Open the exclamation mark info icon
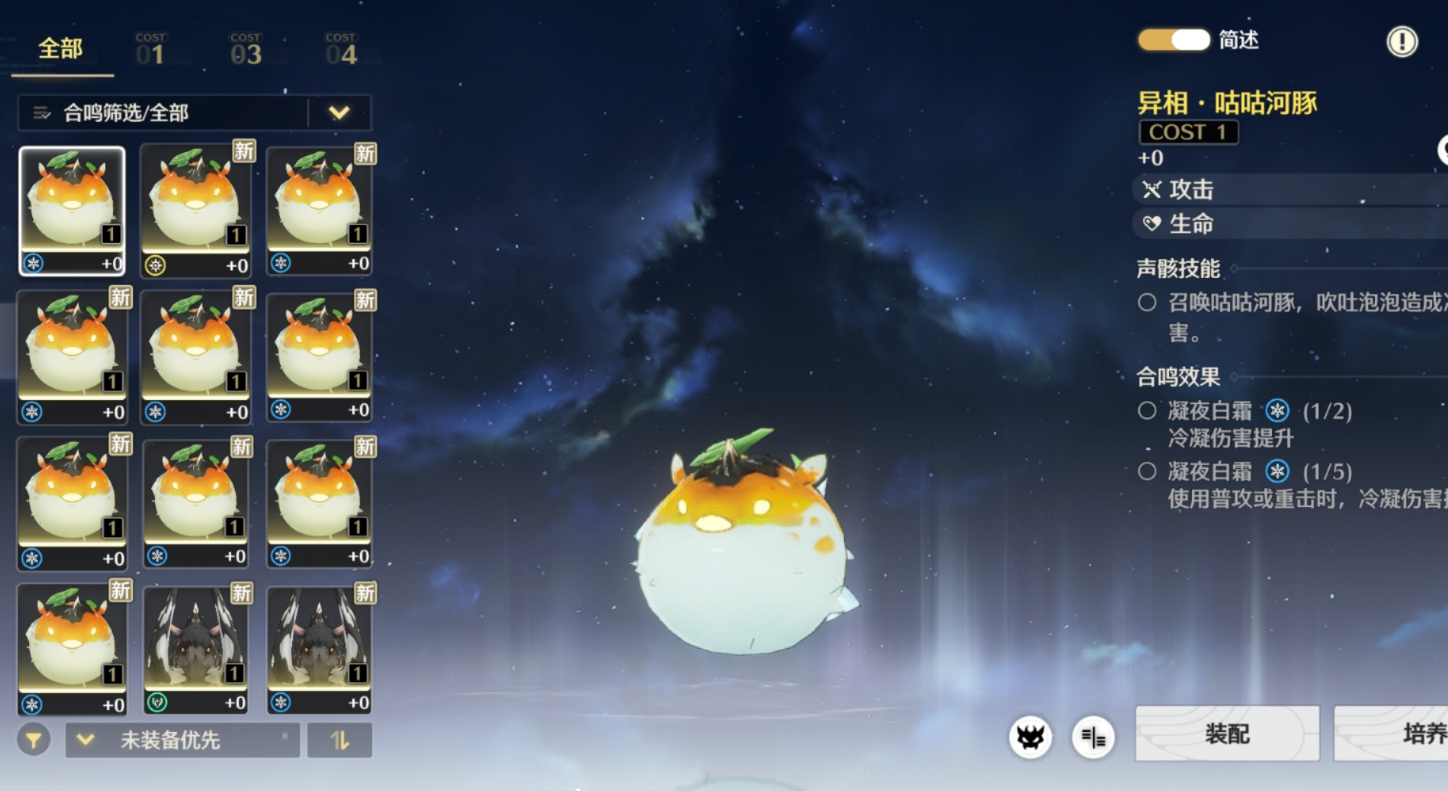 [x=1402, y=41]
